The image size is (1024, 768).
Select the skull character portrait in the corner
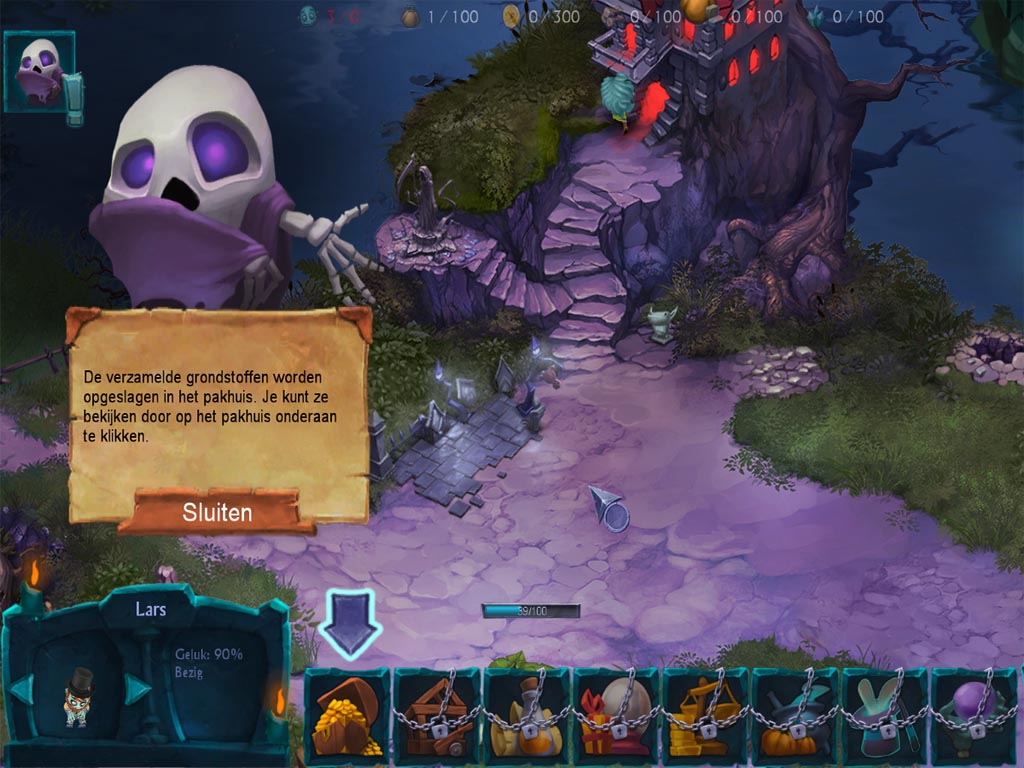(40, 71)
